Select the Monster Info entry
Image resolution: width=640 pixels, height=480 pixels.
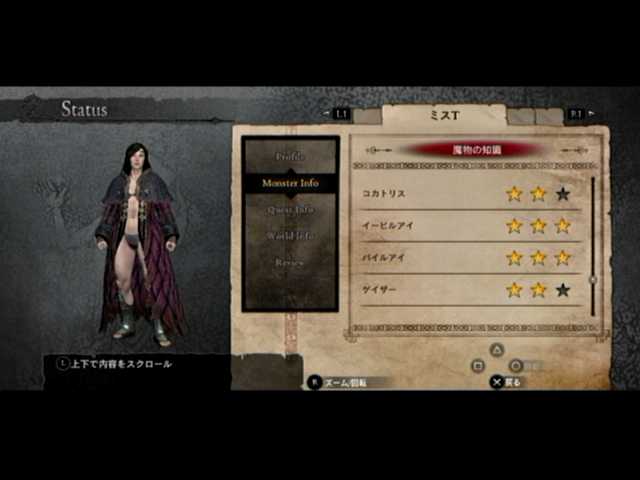(x=291, y=184)
